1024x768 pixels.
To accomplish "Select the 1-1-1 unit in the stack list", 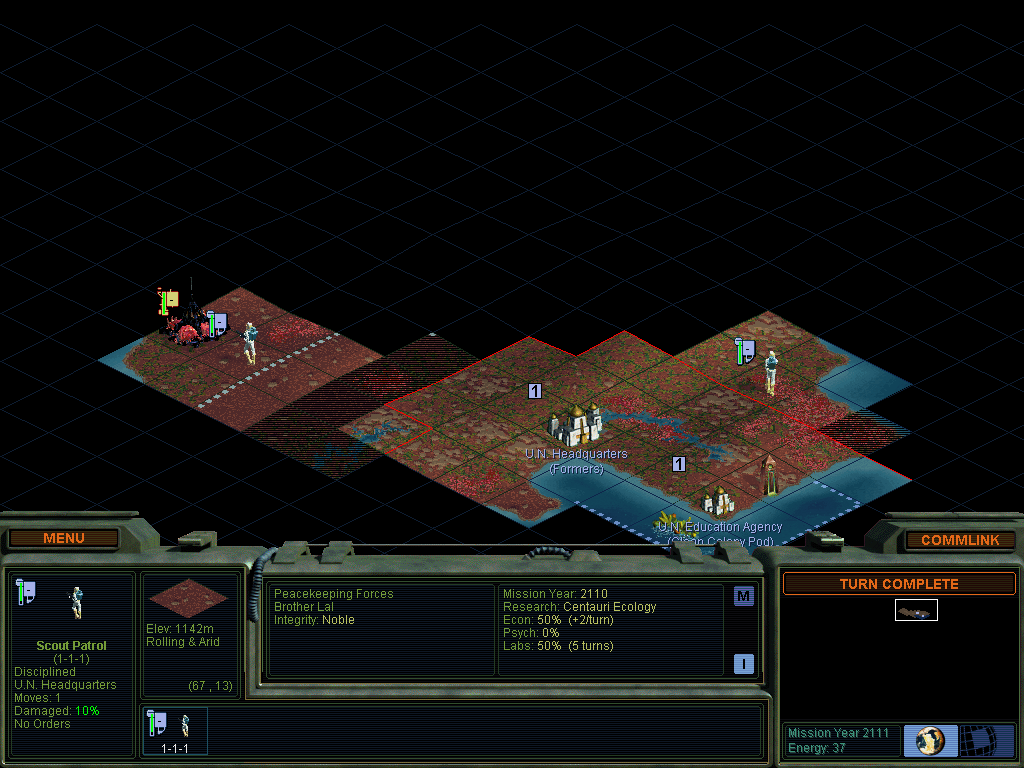I will pyautogui.click(x=175, y=731).
